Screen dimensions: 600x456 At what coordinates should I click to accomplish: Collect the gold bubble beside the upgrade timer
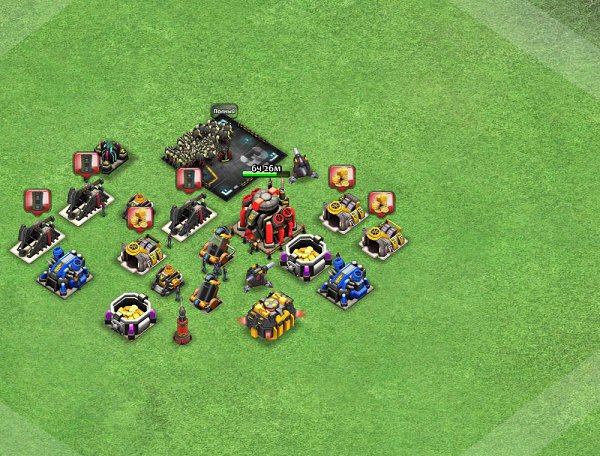tap(341, 177)
